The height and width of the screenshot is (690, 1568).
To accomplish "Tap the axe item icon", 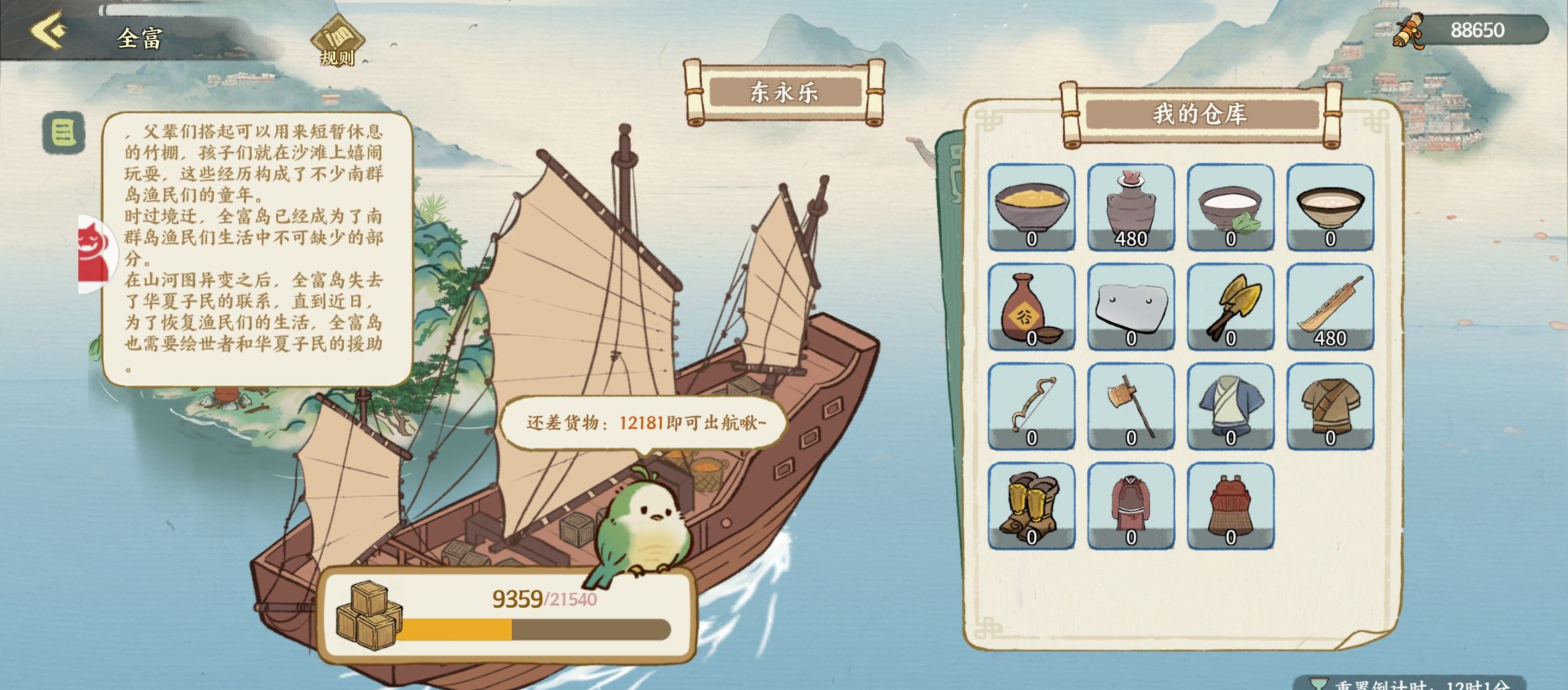I will (1130, 407).
